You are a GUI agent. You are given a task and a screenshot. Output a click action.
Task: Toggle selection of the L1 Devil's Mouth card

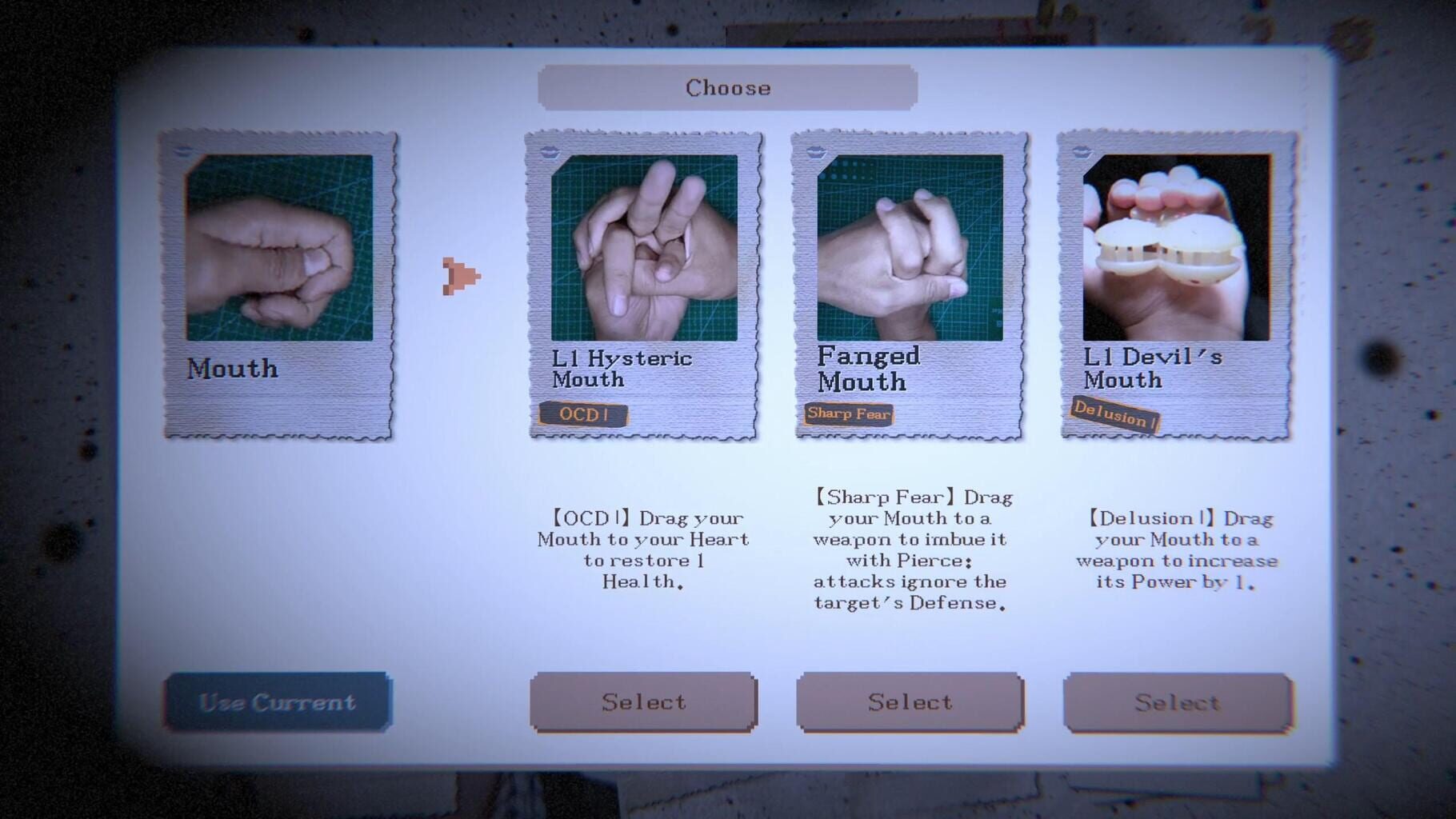[1176, 702]
